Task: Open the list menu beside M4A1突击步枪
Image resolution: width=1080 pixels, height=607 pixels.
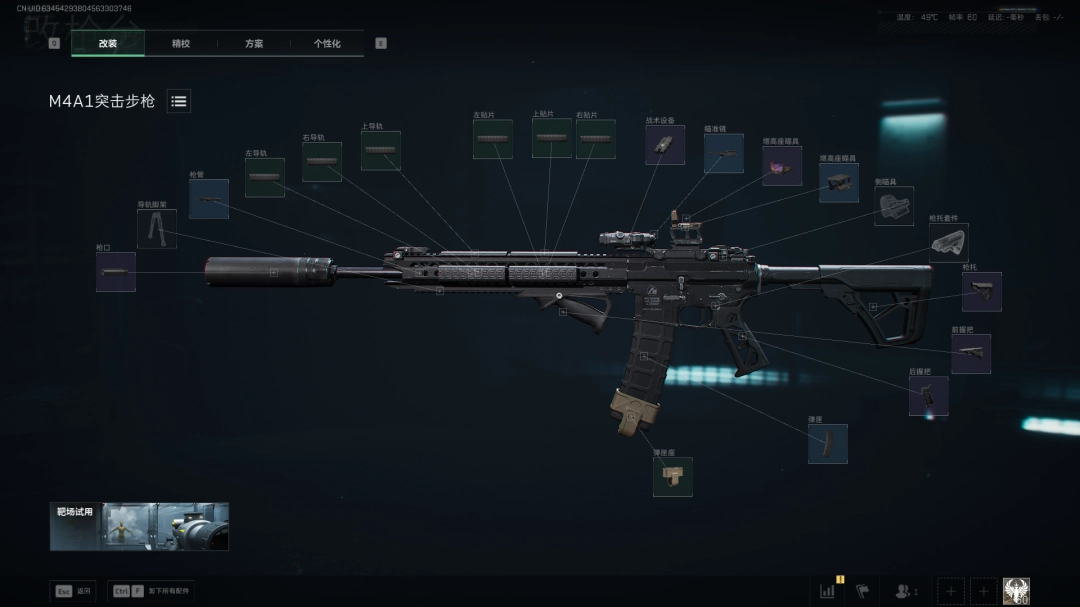Action: 179,101
